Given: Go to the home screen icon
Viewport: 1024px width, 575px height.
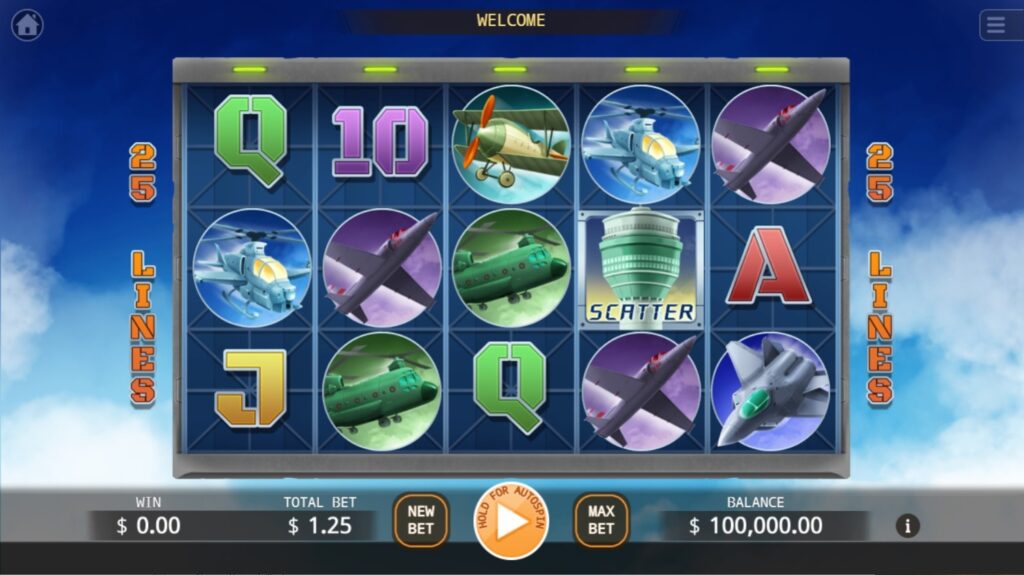Looking at the screenshot, I should coord(27,25).
